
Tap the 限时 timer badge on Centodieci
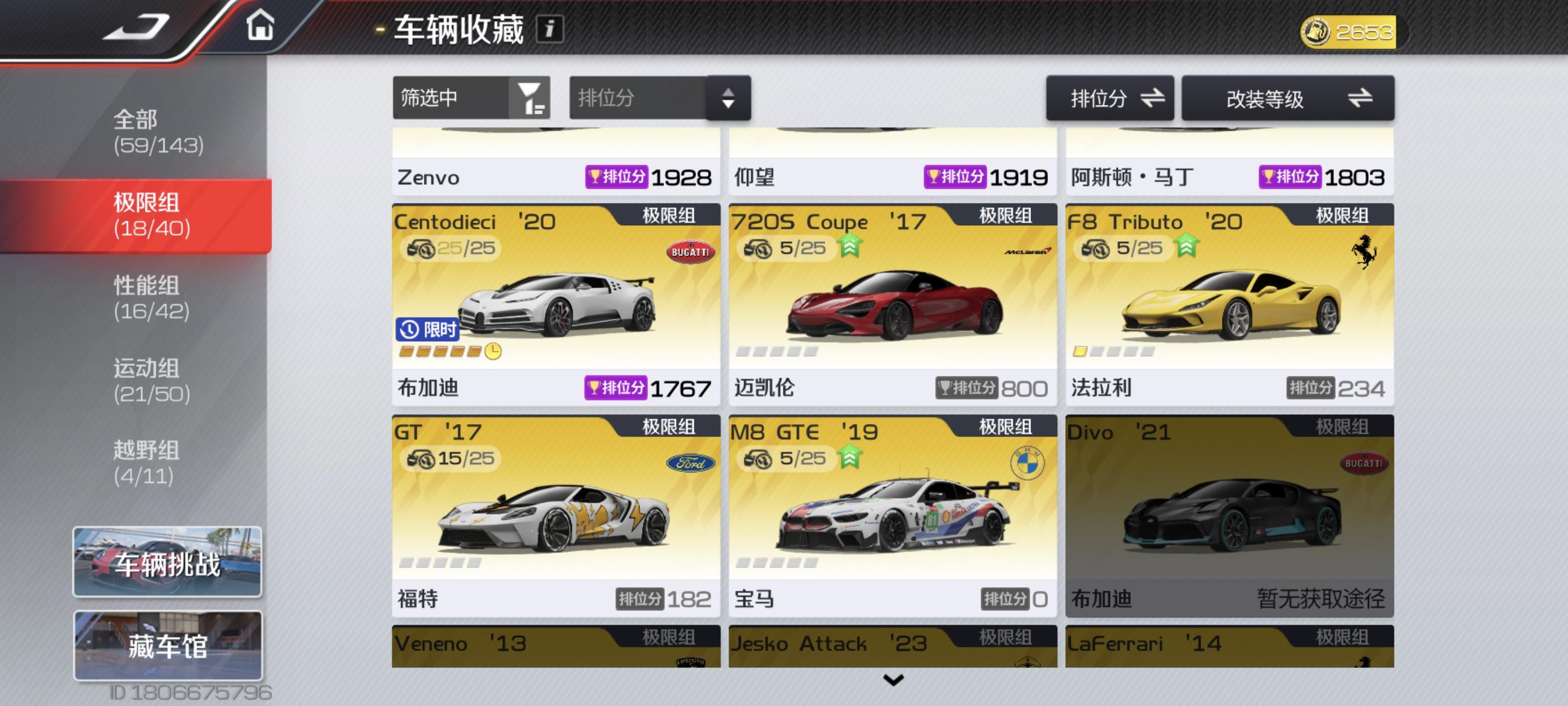click(428, 329)
